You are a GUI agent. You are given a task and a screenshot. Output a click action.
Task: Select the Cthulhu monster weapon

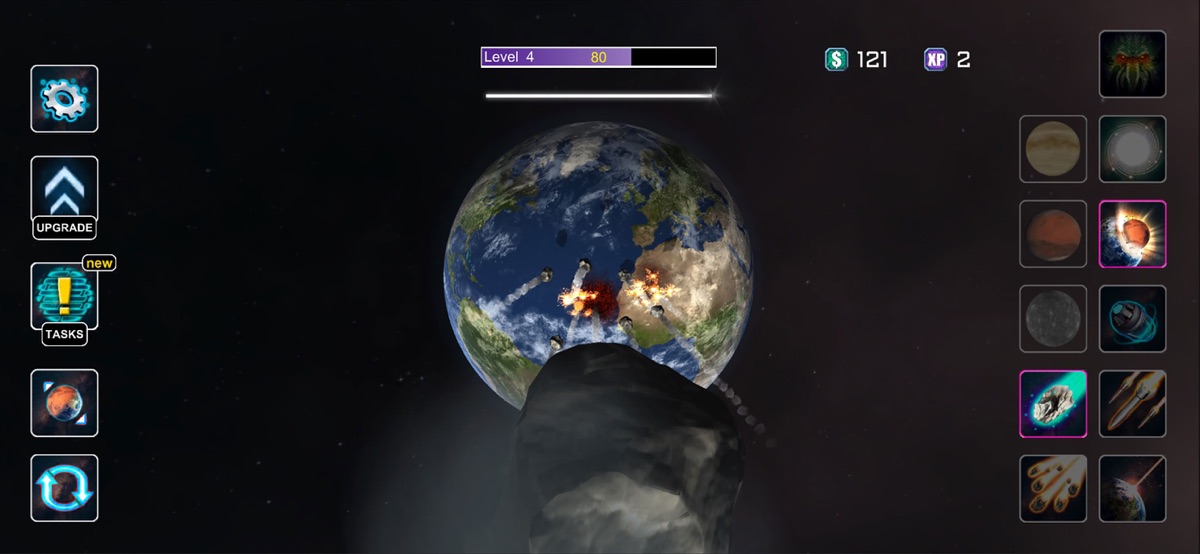[x=1132, y=64]
